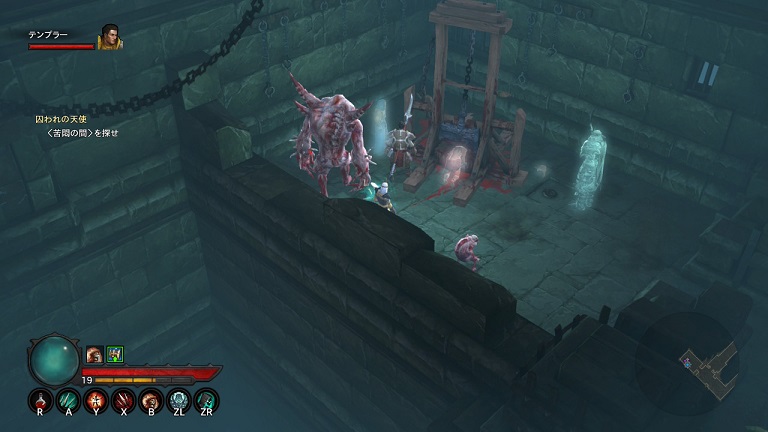Screen dimensions: 768x432
Task: Inspect the brown face buff icon
Action: (x=94, y=354)
